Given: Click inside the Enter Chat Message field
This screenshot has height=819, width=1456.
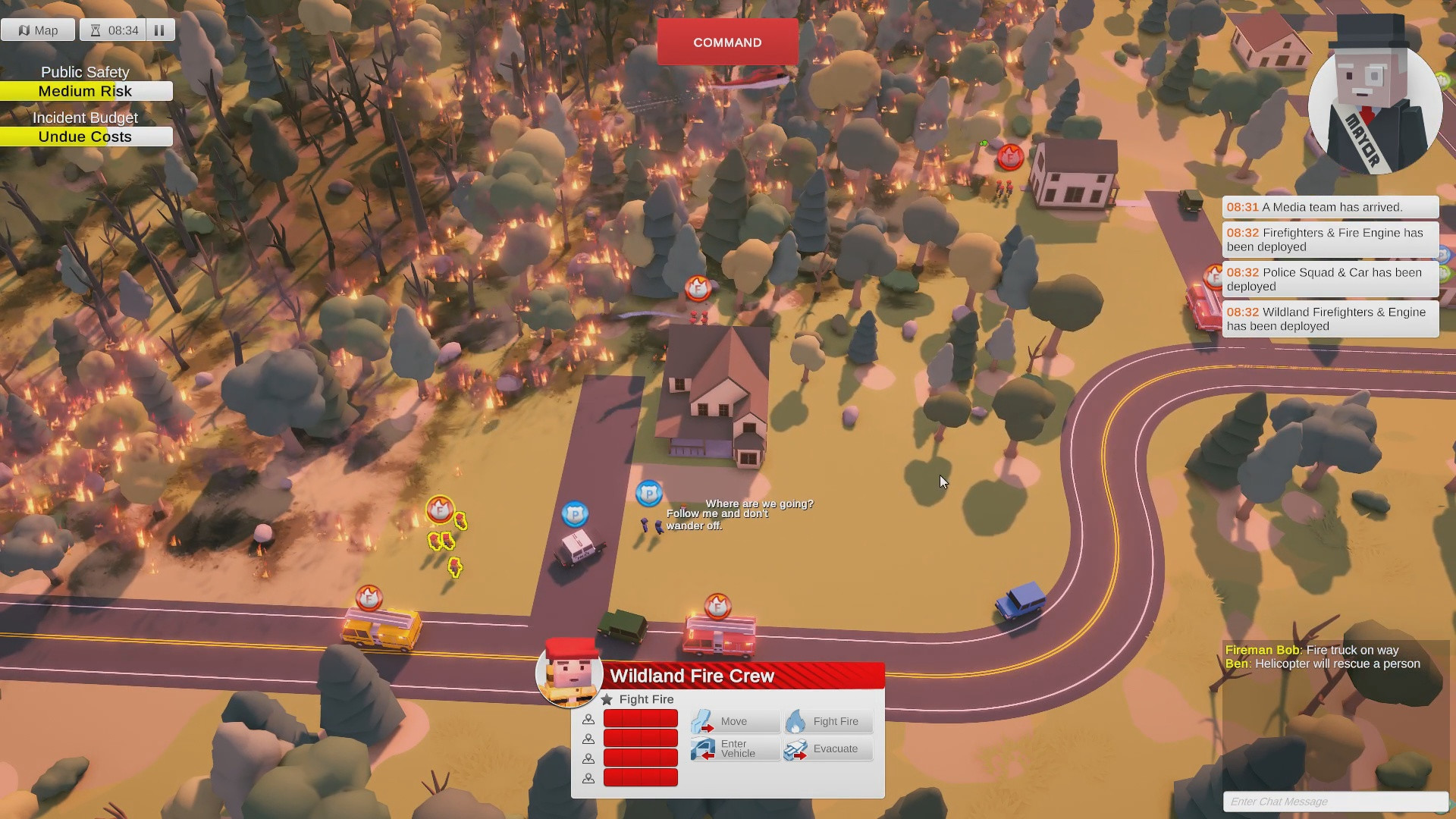Looking at the screenshot, I should [1335, 802].
